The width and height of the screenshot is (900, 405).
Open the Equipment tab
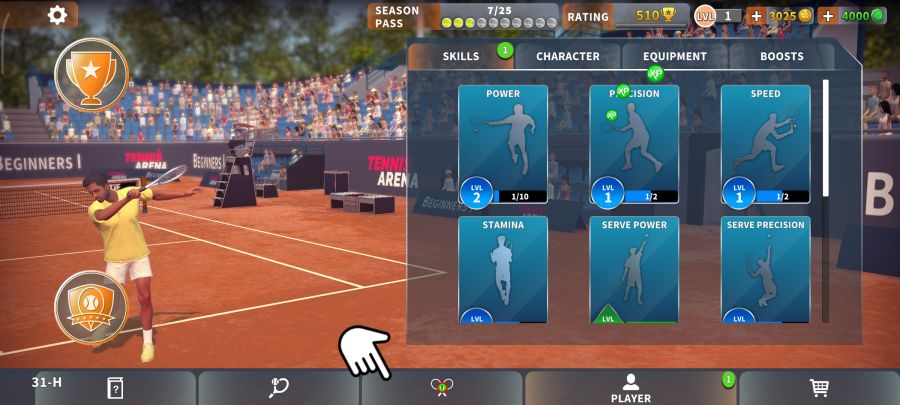(675, 57)
